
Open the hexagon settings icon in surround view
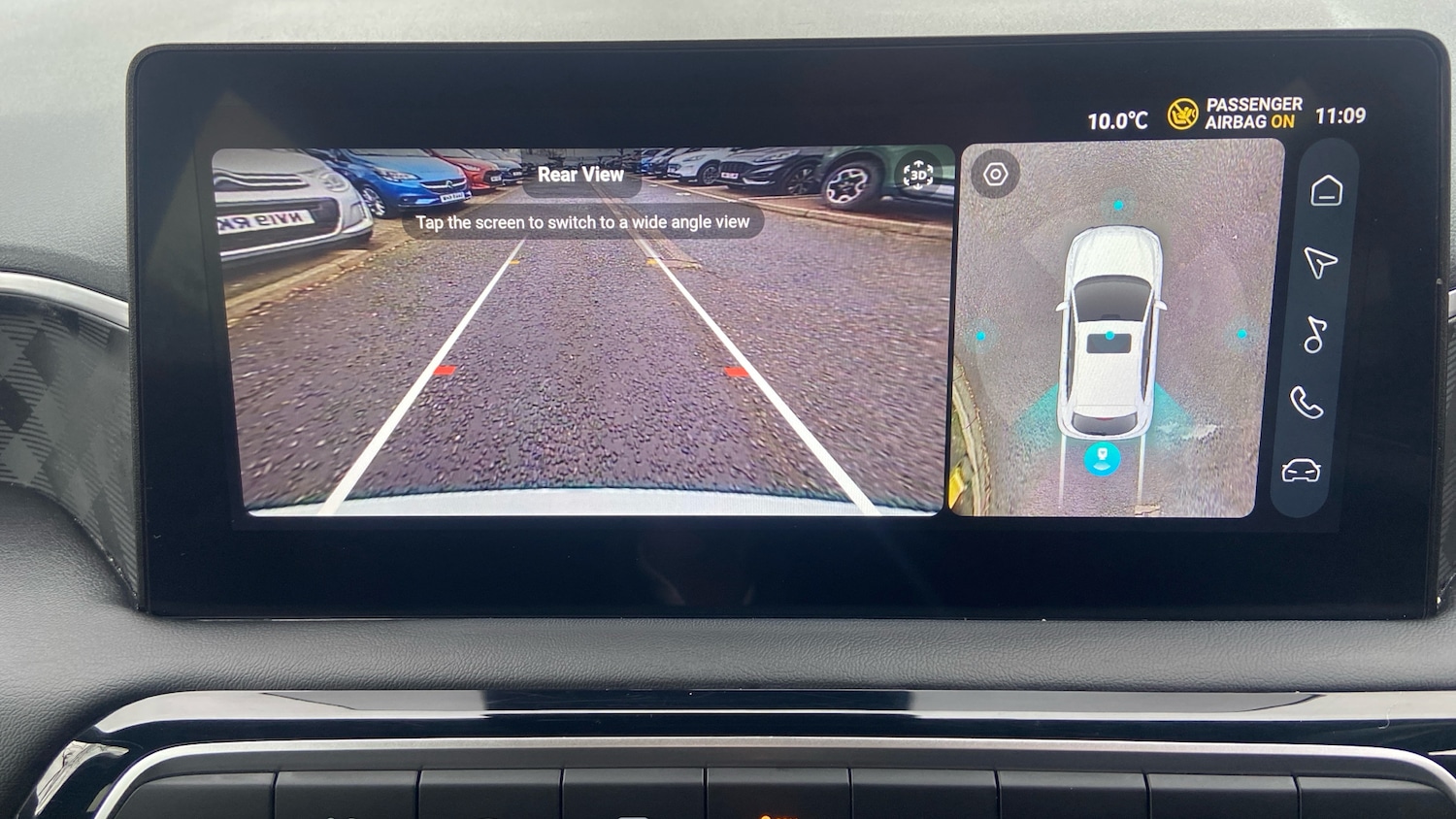click(x=994, y=174)
